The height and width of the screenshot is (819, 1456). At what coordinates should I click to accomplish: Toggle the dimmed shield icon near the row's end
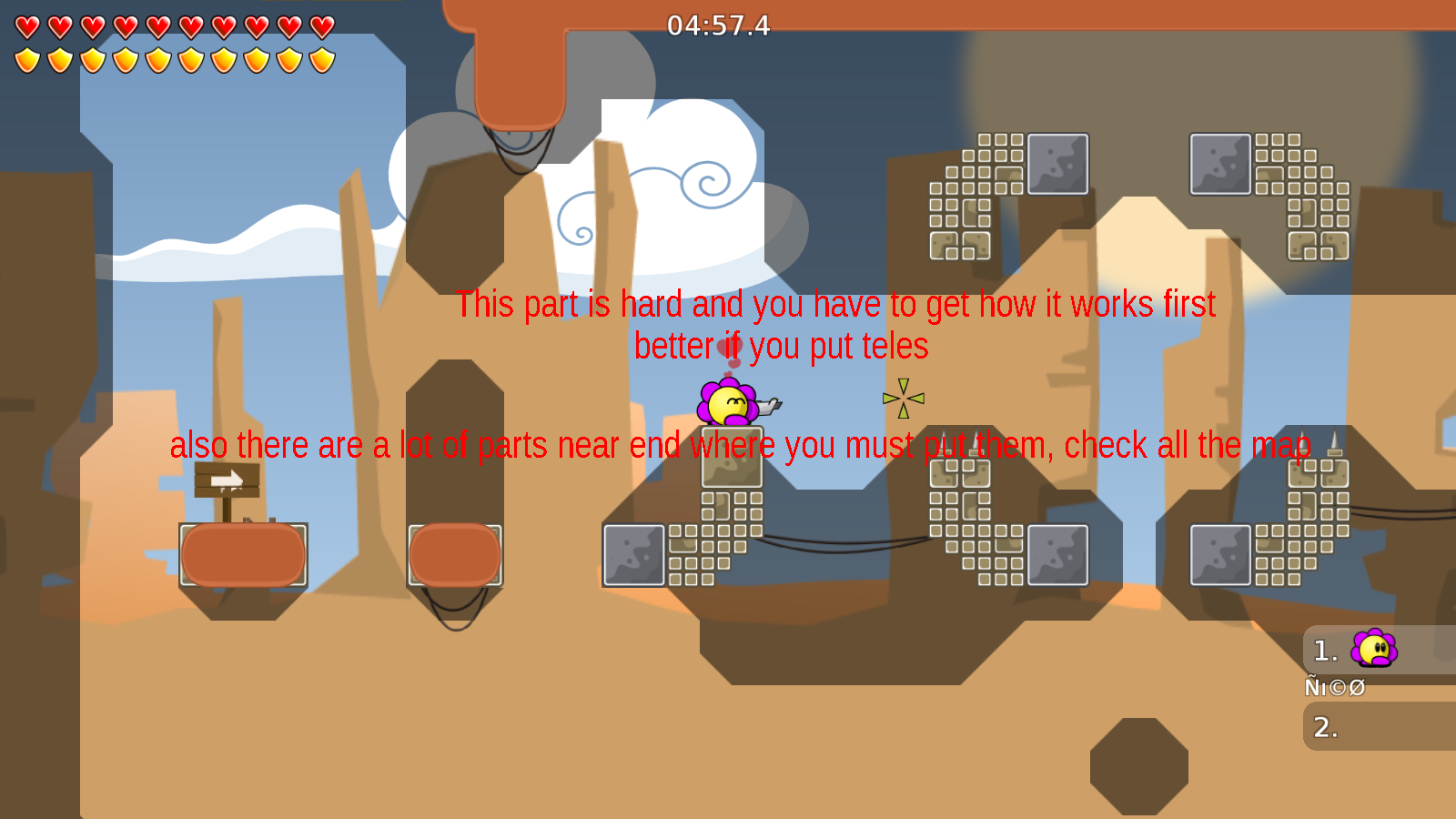point(288,58)
